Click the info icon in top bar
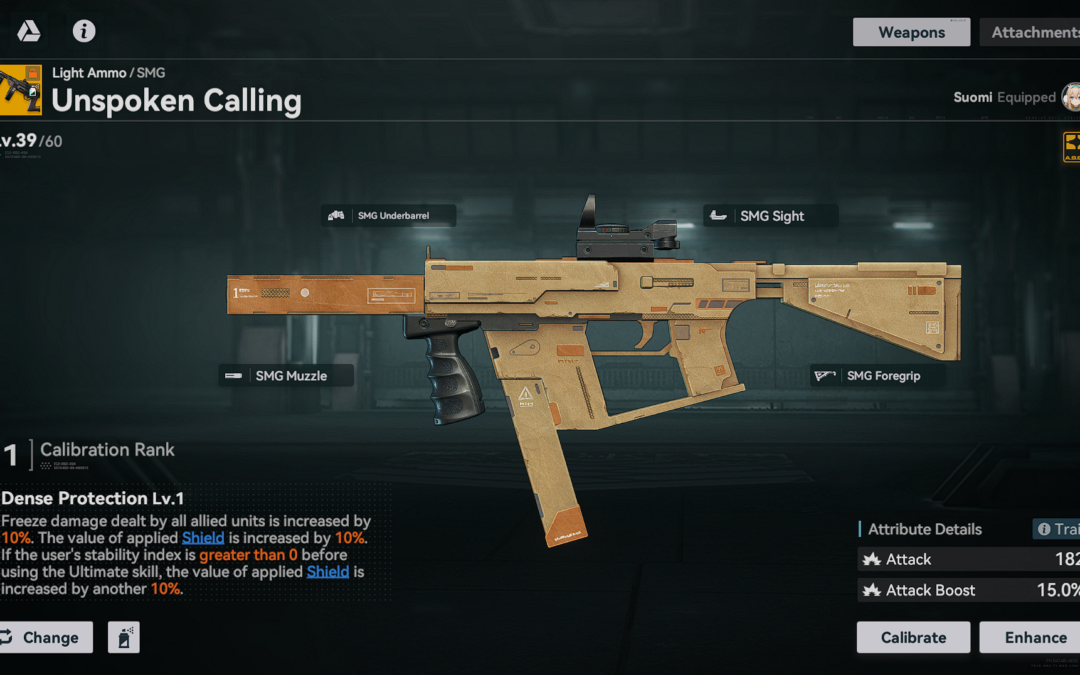Image resolution: width=1080 pixels, height=675 pixels. [84, 31]
